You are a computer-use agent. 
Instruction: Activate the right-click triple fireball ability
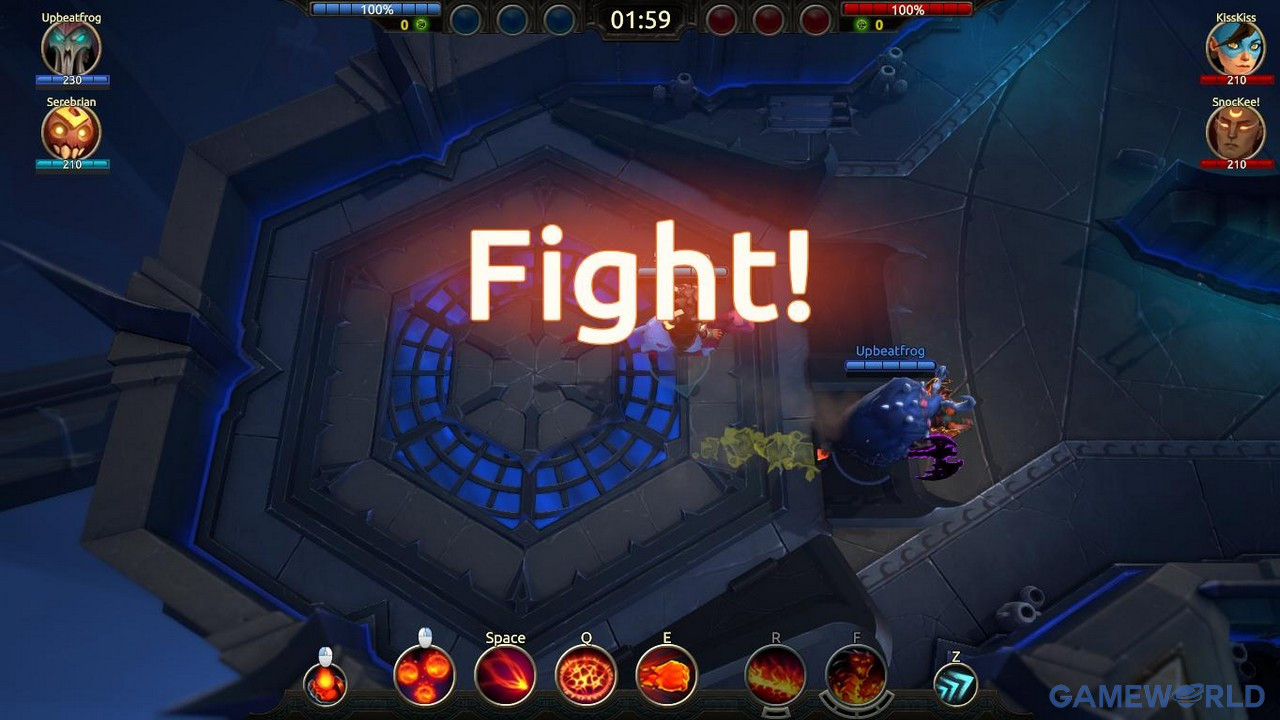(424, 675)
